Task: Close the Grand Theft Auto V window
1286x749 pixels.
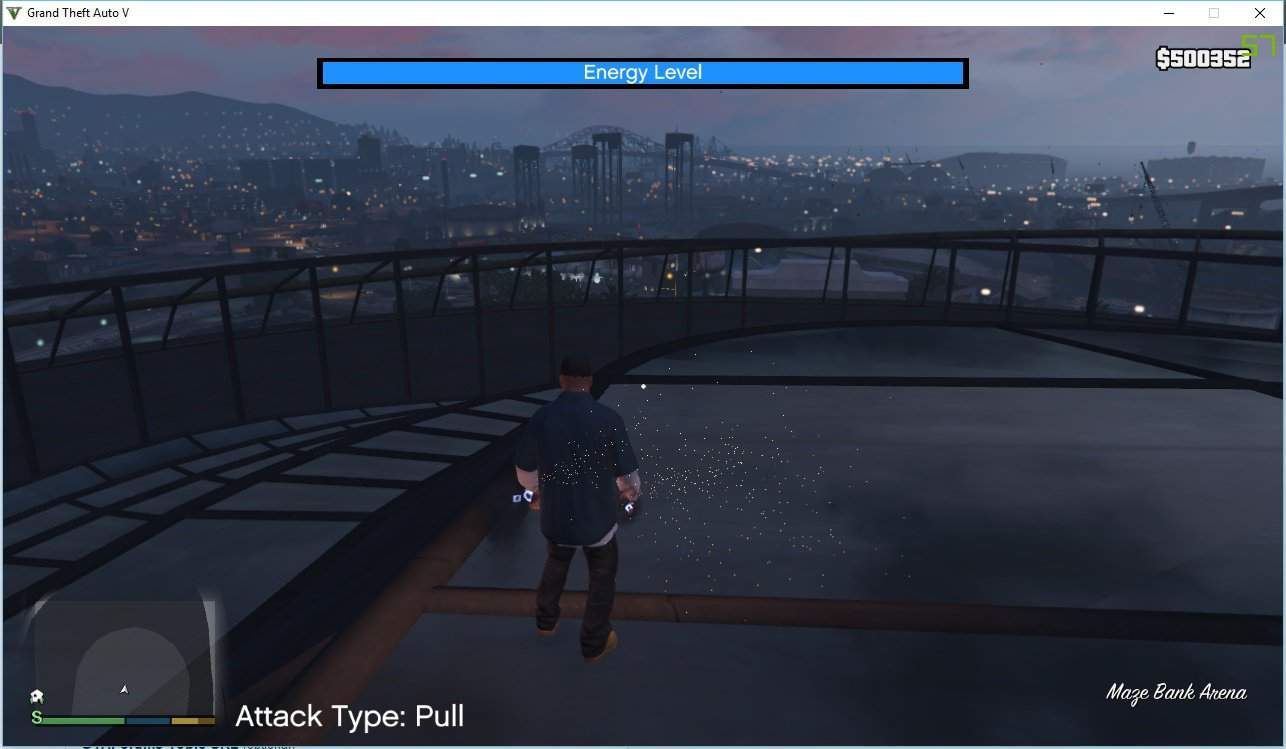Action: pyautogui.click(x=1260, y=13)
